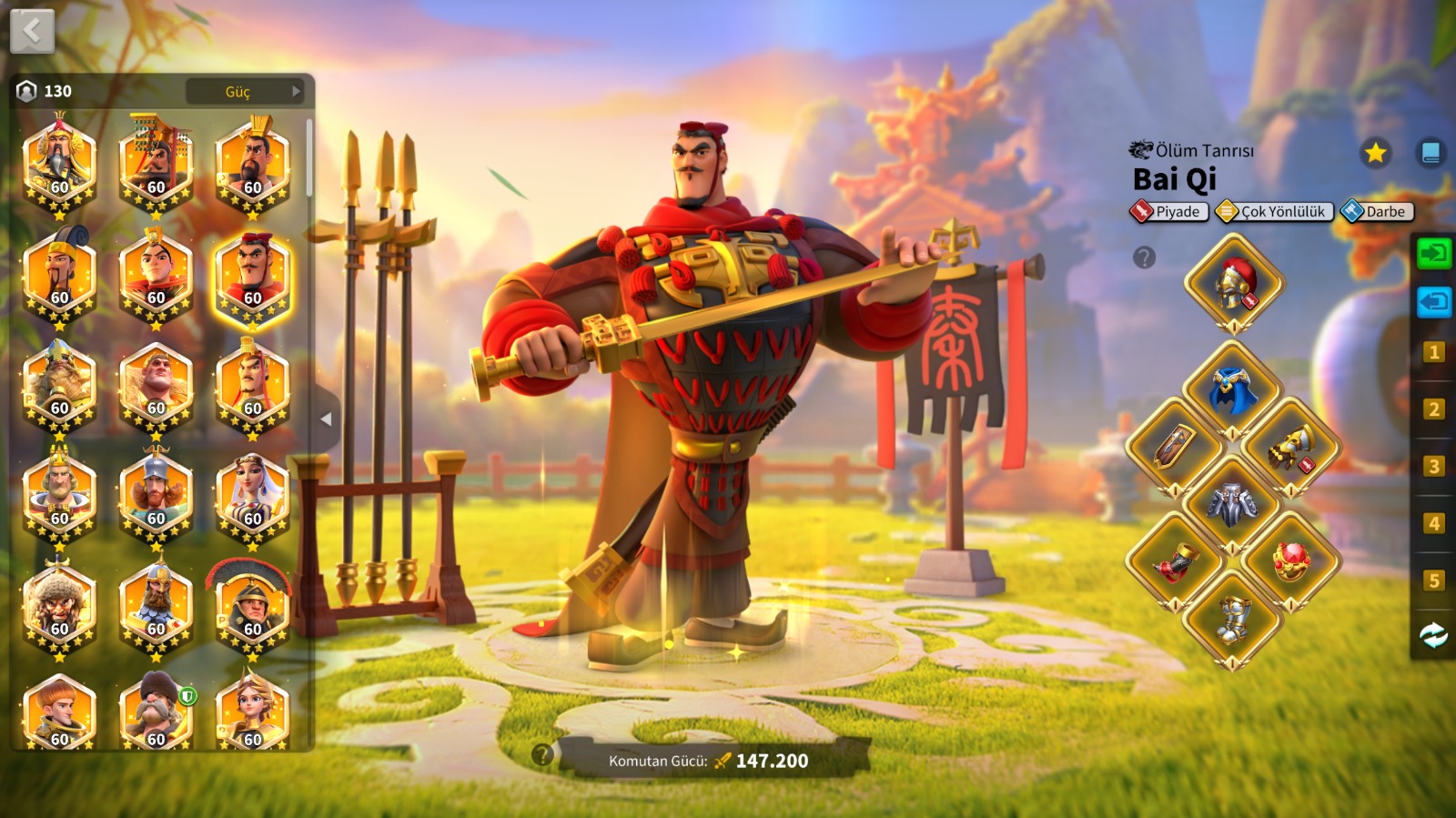This screenshot has width=1456, height=818.
Task: Switch to equipment preset 1
Action: point(1433,352)
